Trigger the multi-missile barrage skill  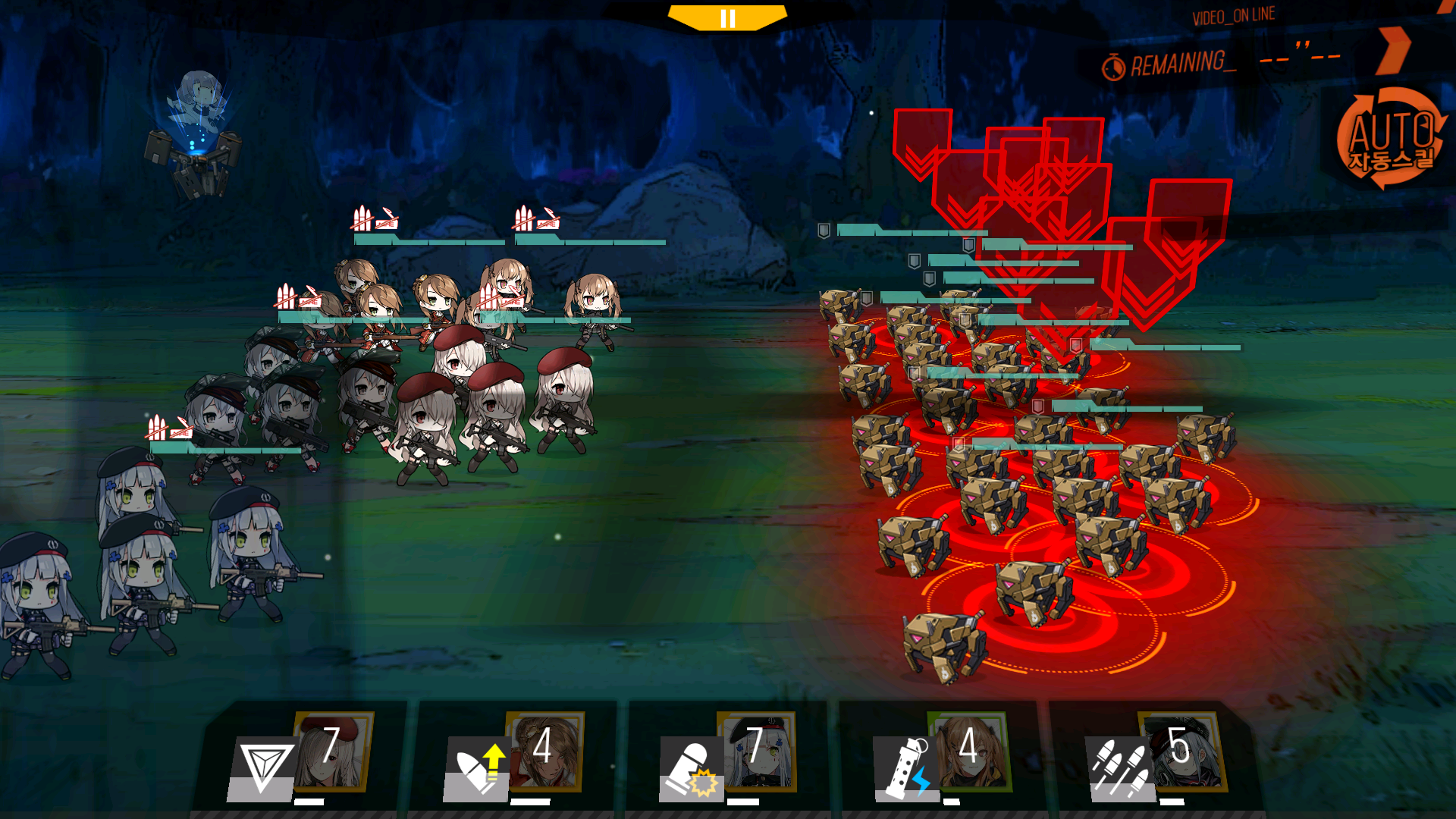(1119, 767)
